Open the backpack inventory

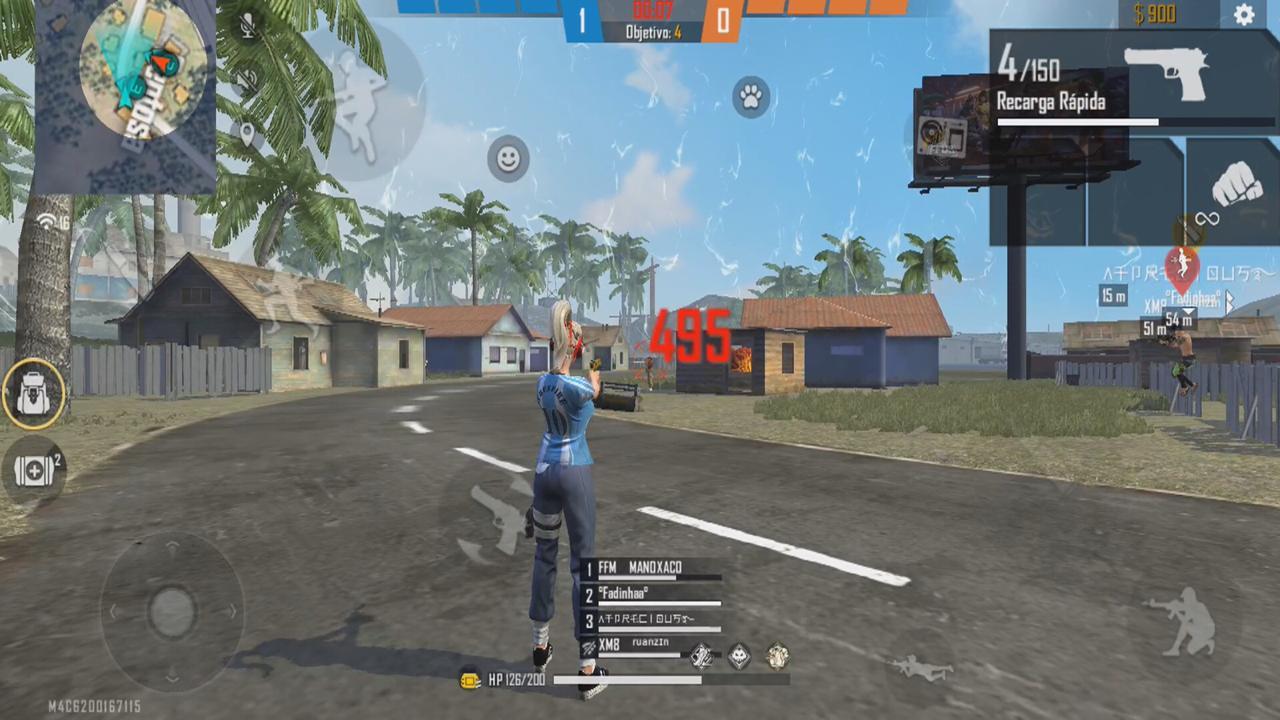33,392
